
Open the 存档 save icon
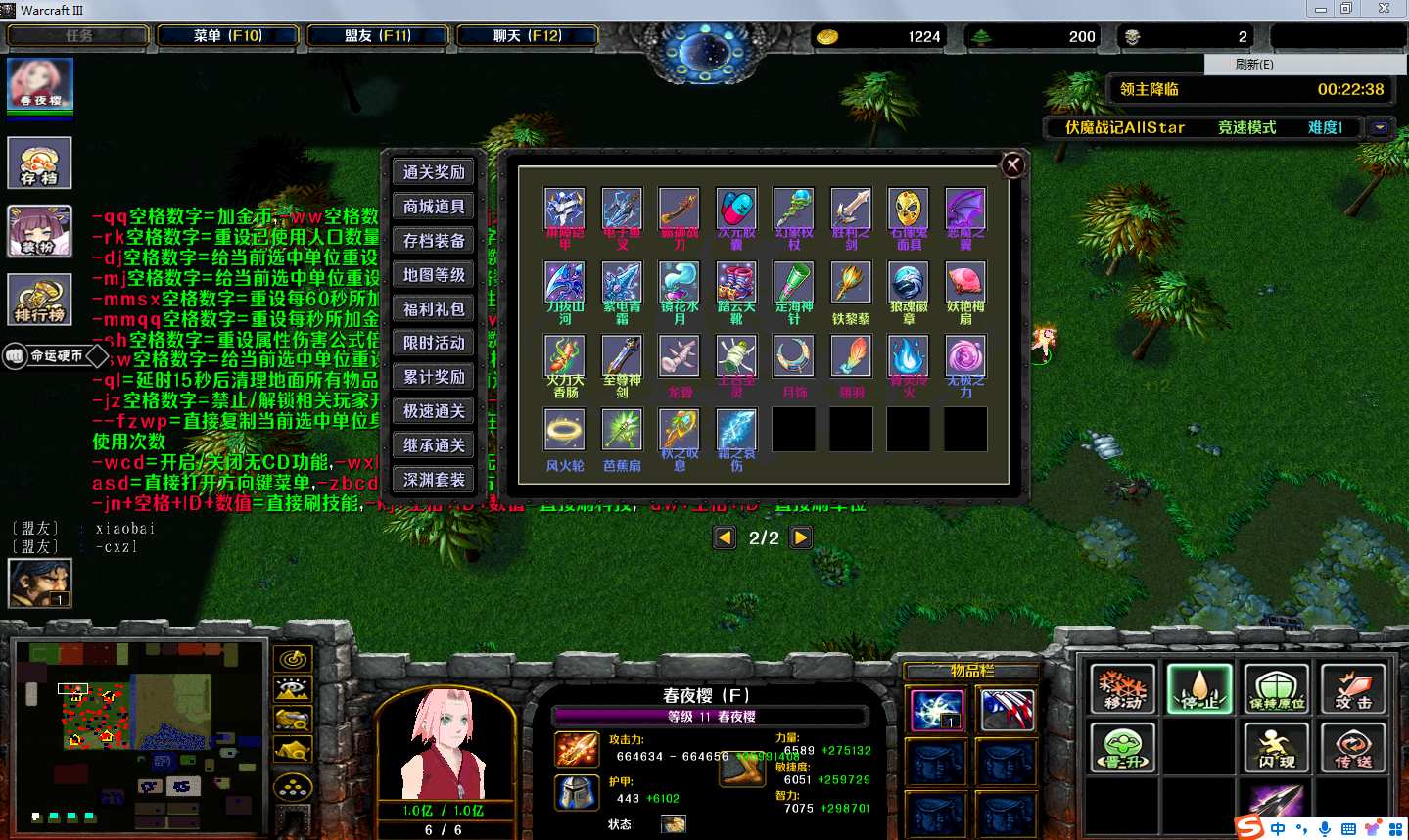pyautogui.click(x=40, y=162)
